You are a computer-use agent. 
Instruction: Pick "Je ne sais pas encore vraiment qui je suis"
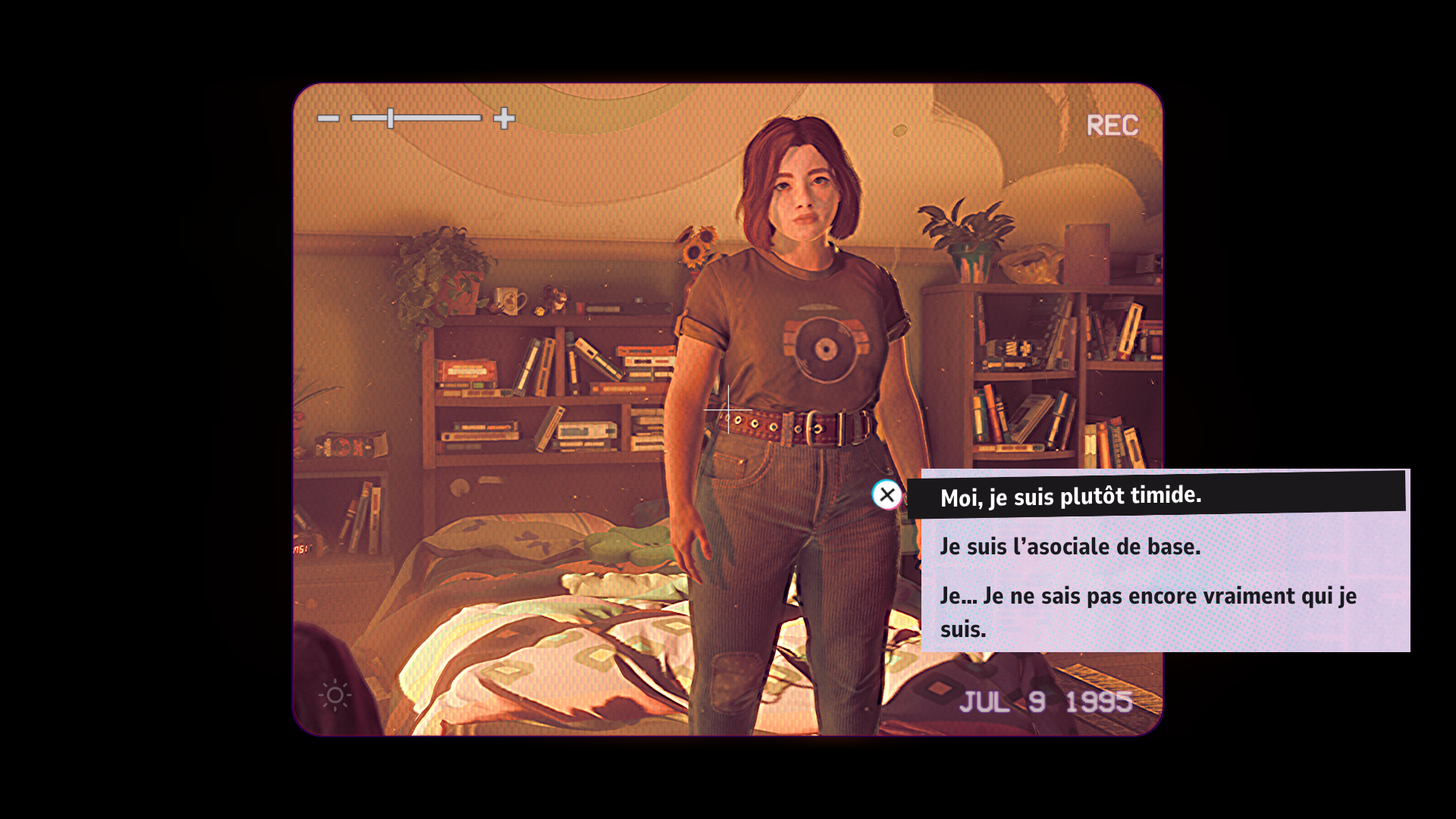point(1147,612)
